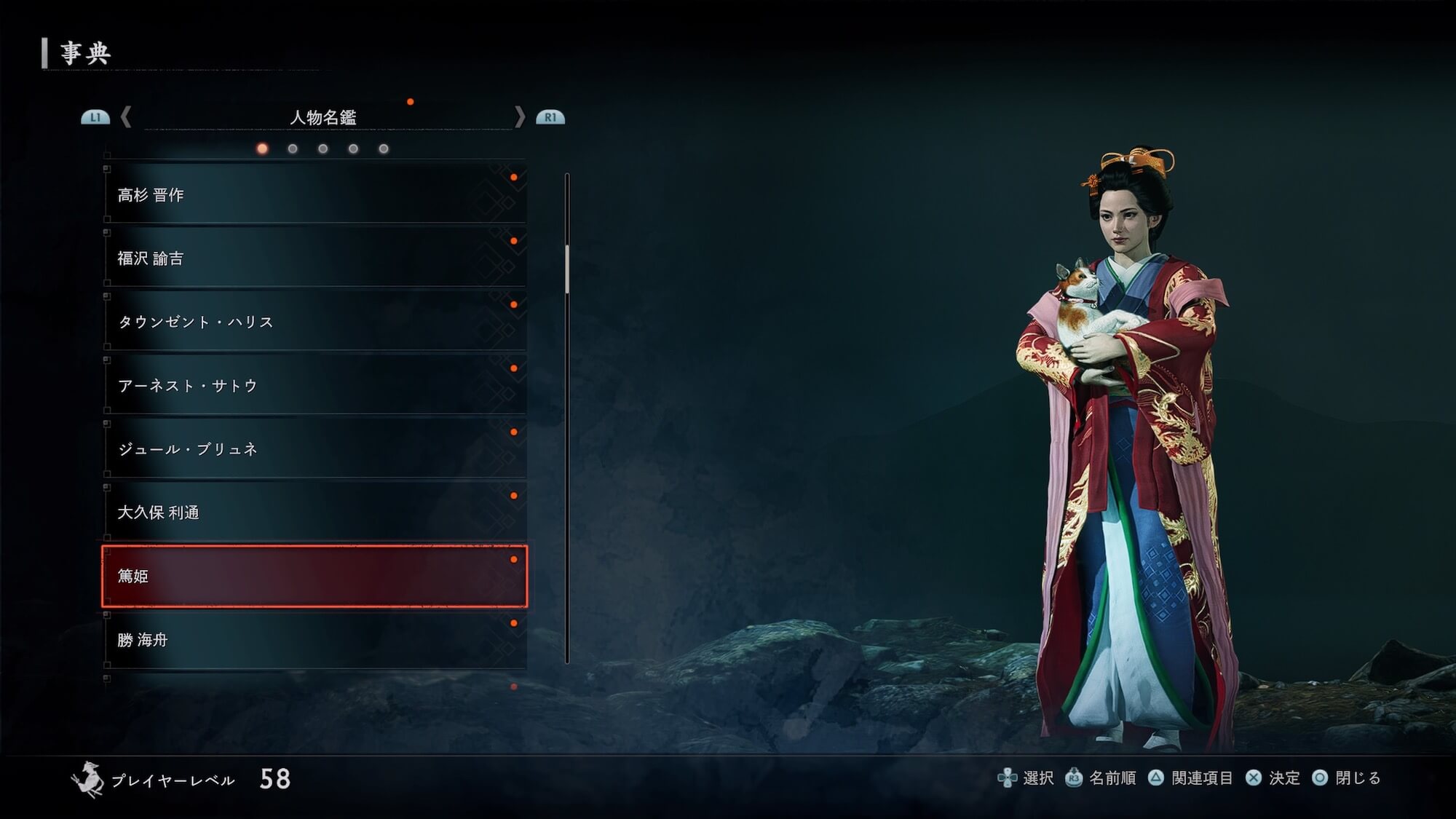Image resolution: width=1456 pixels, height=819 pixels.
Task: Open the 福沢 諭吉 character entry
Action: click(314, 258)
